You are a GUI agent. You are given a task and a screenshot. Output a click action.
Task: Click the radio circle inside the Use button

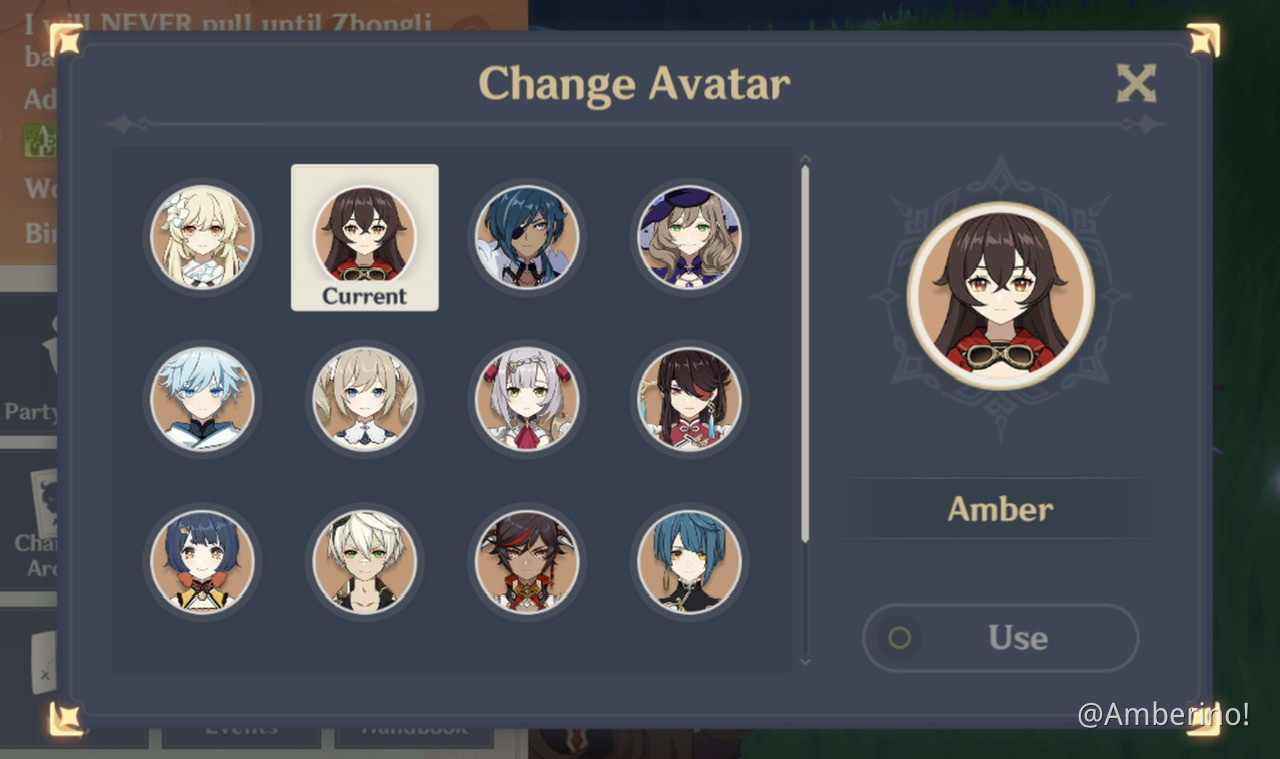click(x=902, y=639)
